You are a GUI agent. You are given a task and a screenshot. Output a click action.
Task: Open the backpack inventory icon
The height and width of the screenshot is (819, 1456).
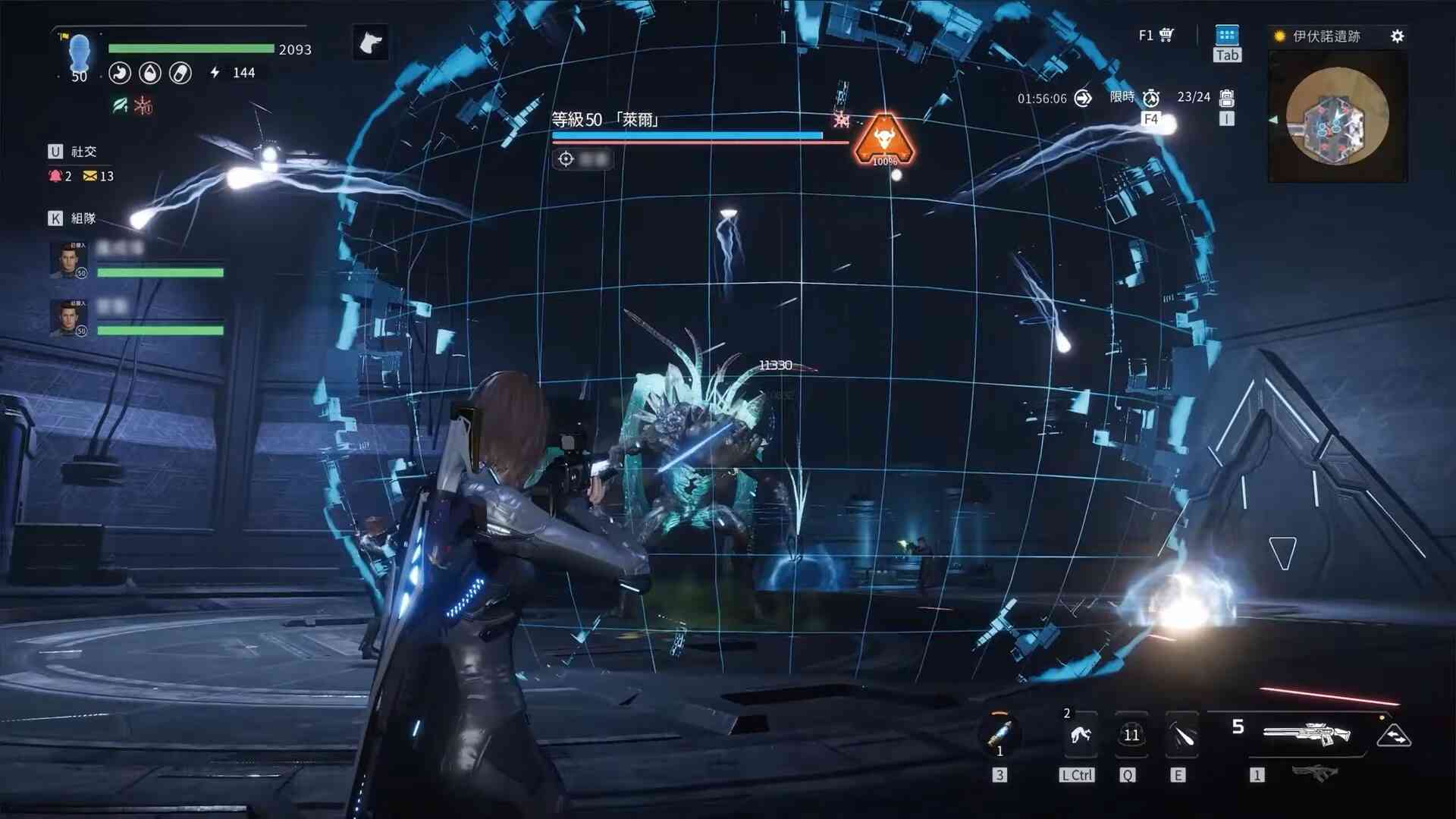pos(1226,98)
